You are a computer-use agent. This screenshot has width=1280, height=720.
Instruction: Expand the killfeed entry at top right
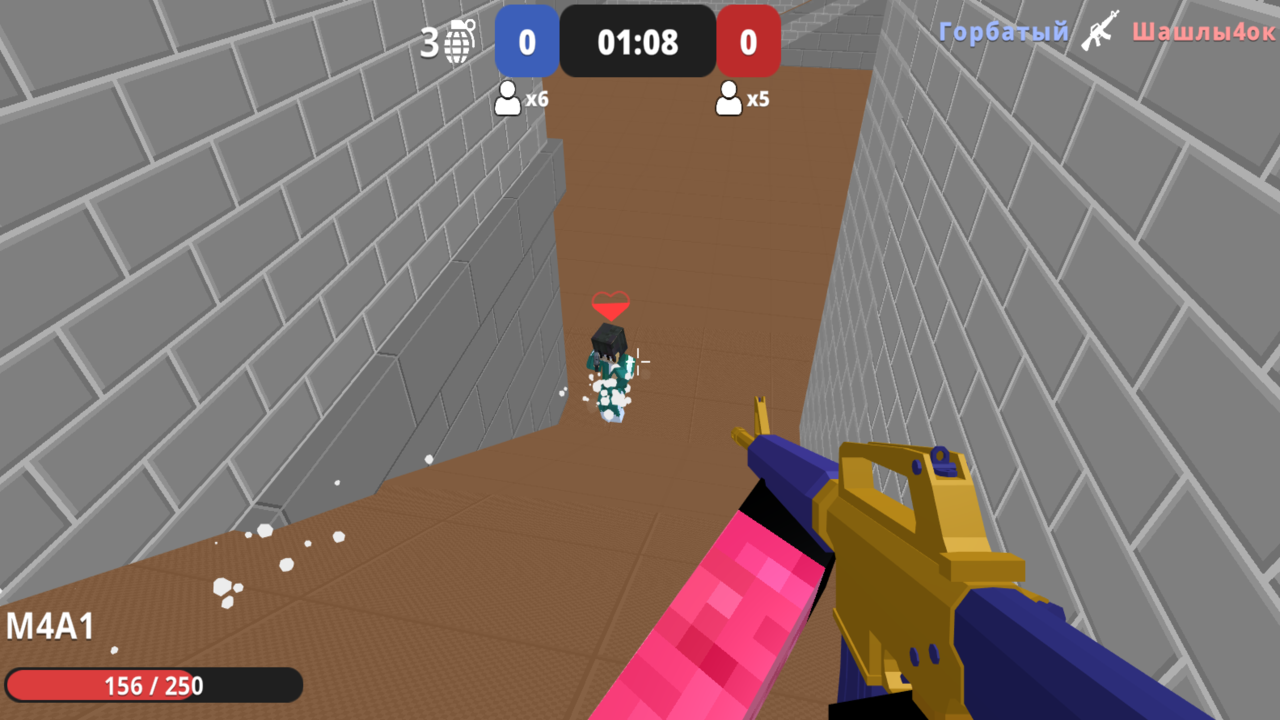click(x=1100, y=30)
